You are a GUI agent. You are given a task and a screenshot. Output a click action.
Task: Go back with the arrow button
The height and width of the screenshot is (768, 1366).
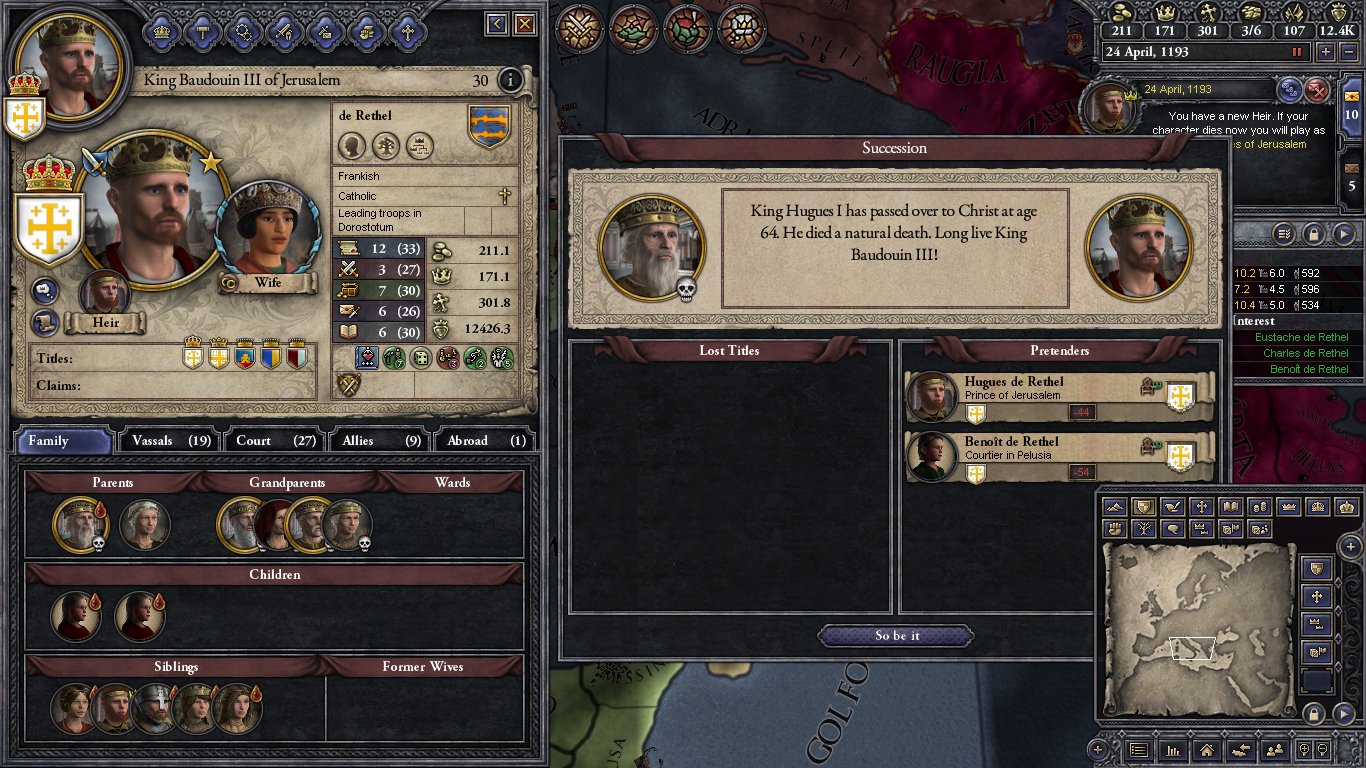click(497, 24)
